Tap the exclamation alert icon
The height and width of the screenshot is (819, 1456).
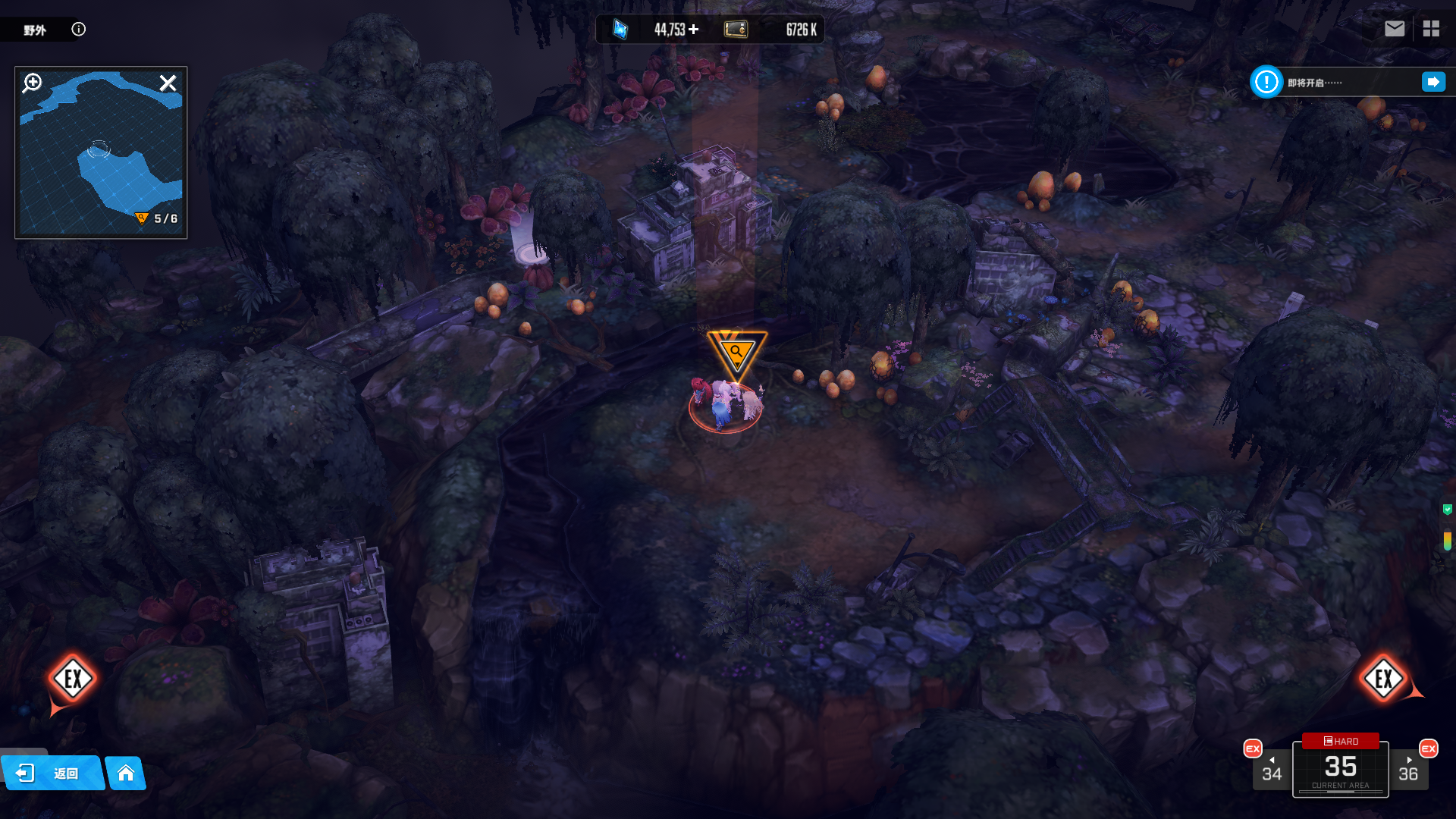pos(1266,82)
